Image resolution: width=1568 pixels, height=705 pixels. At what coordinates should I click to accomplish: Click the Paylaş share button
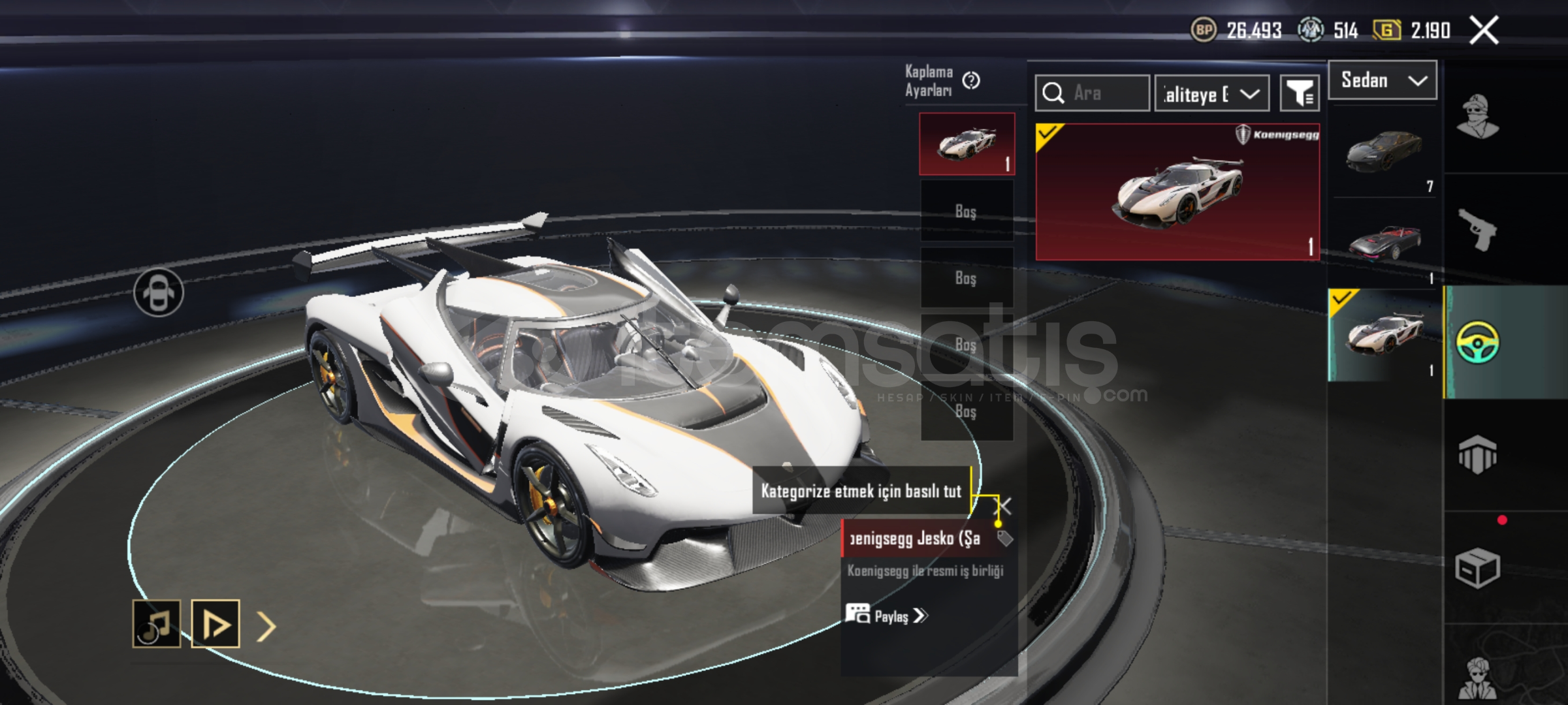click(887, 616)
